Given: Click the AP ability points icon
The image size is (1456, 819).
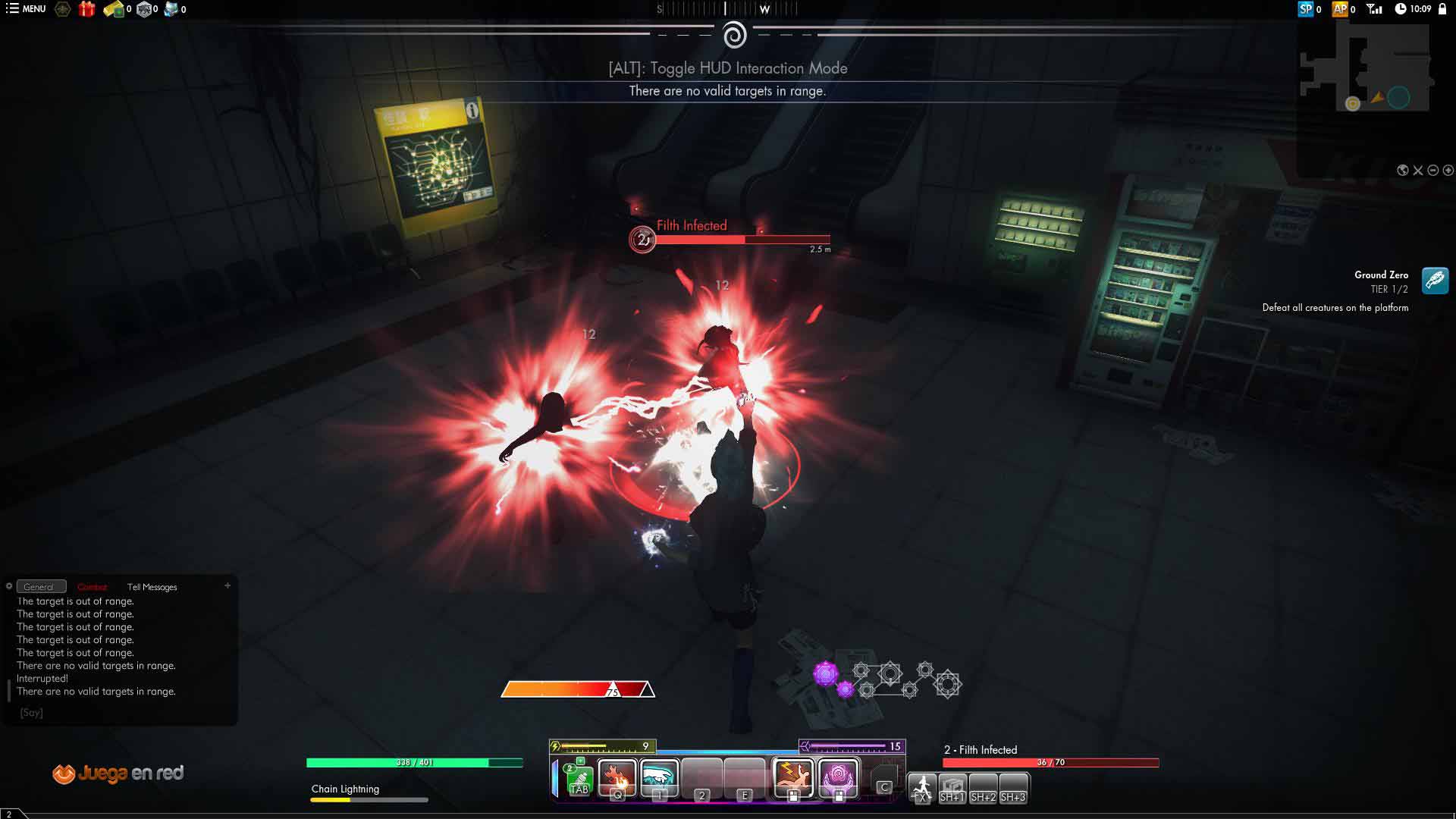Looking at the screenshot, I should pyautogui.click(x=1340, y=9).
